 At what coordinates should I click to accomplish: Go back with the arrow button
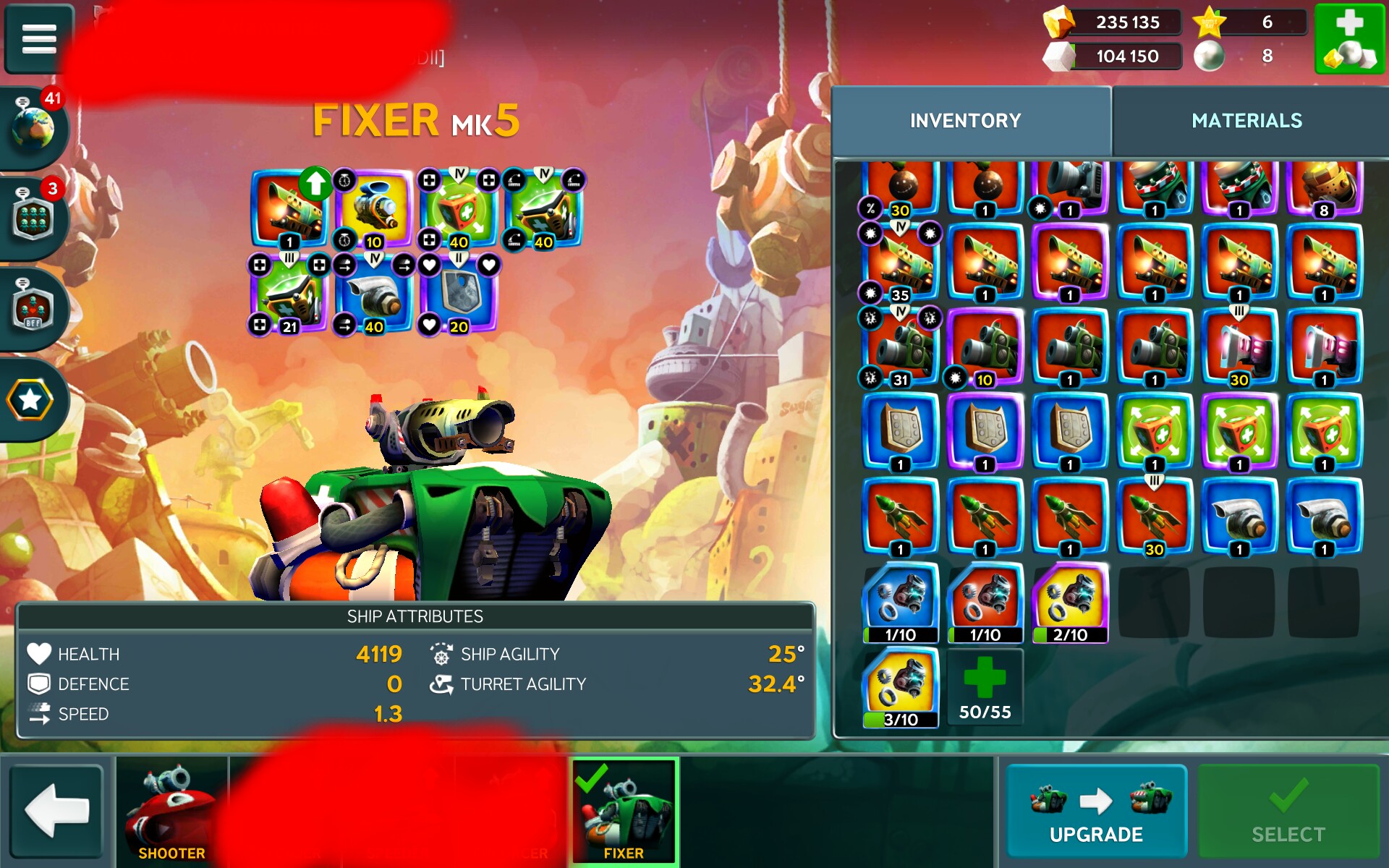click(x=56, y=812)
